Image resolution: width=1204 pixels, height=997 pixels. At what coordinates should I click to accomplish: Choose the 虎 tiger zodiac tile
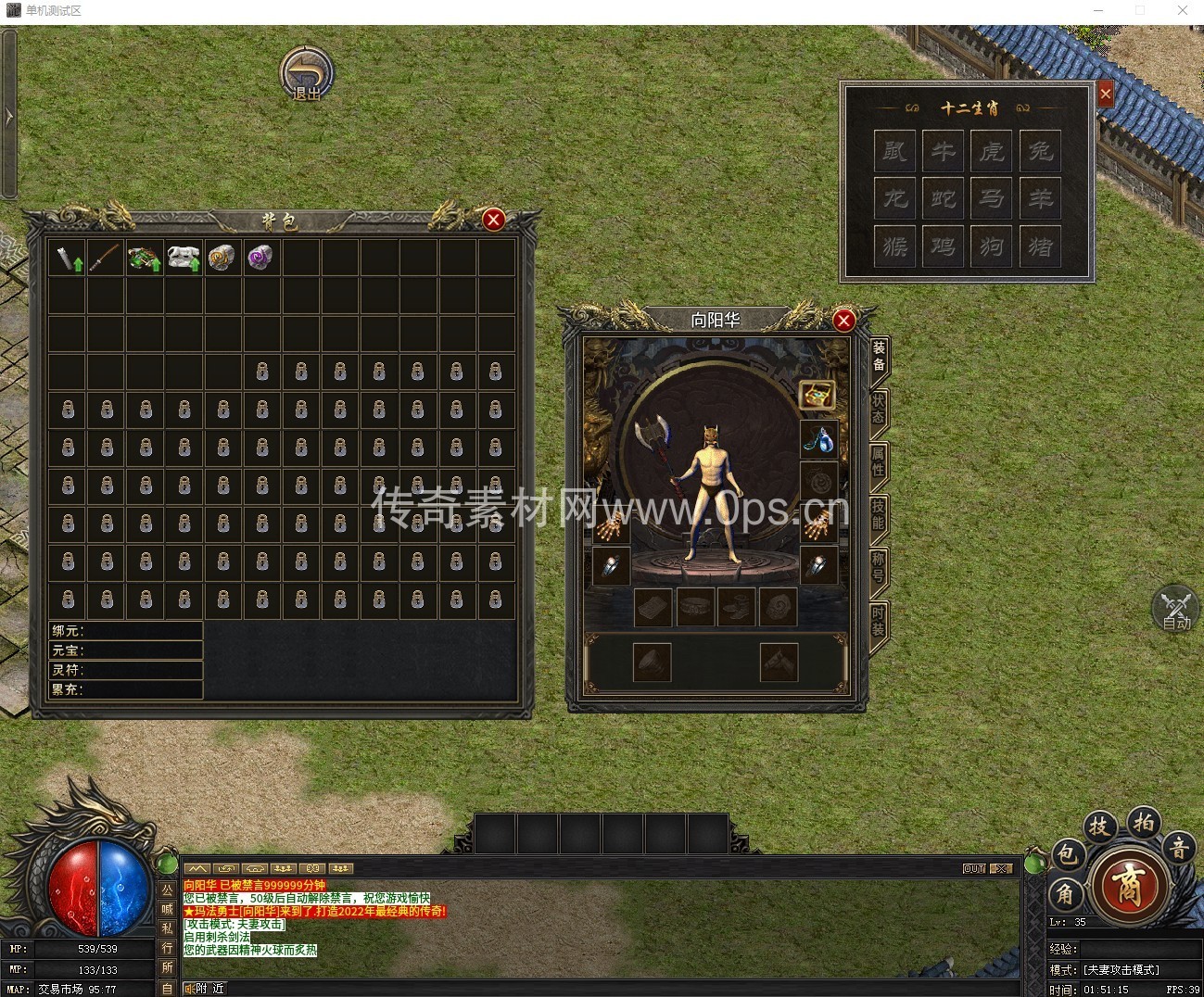coord(992,150)
